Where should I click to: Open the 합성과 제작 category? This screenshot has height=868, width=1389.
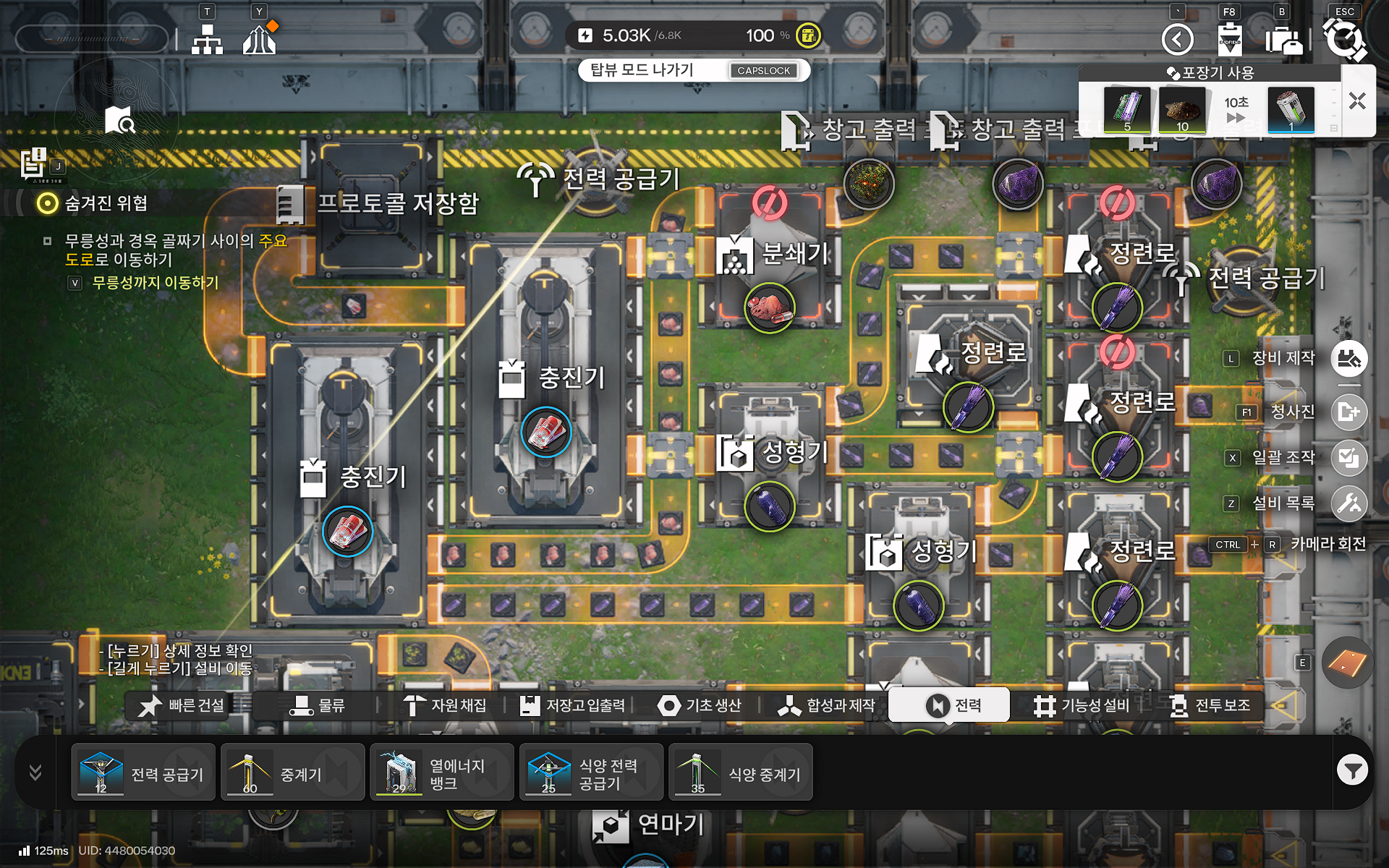[x=826, y=705]
